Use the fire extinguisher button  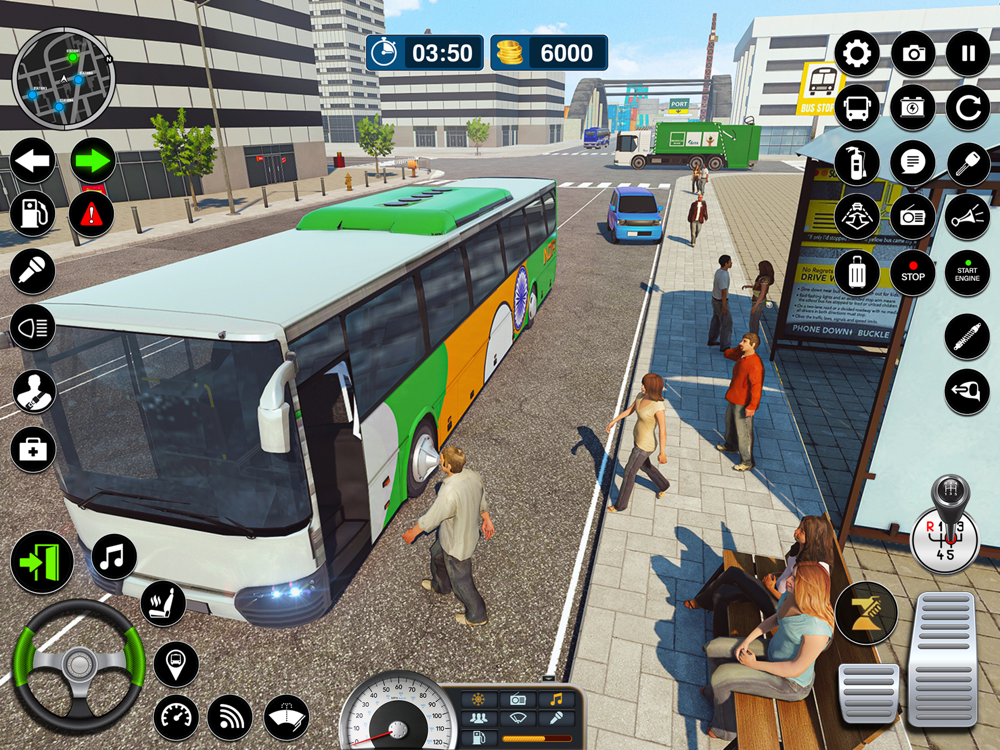tap(857, 162)
